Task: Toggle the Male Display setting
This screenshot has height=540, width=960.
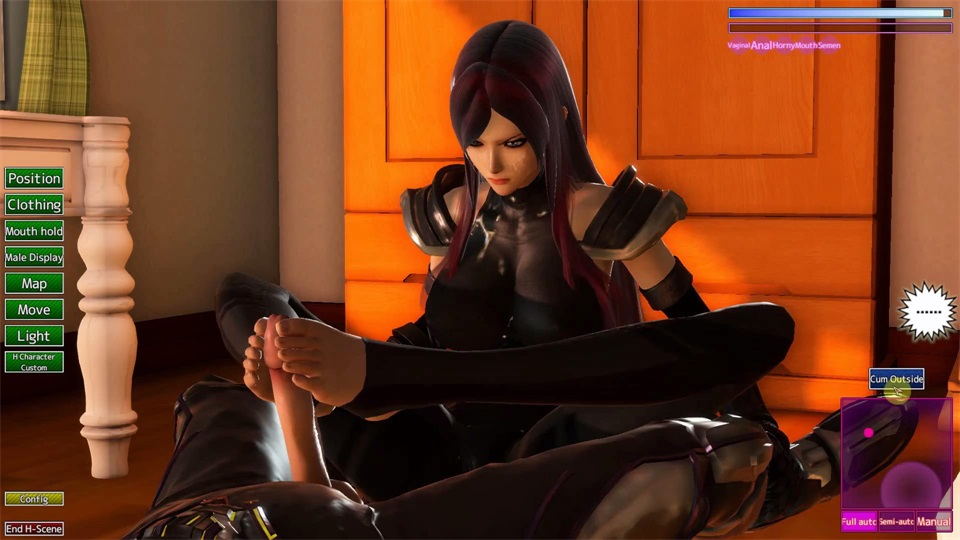Action: [x=34, y=257]
